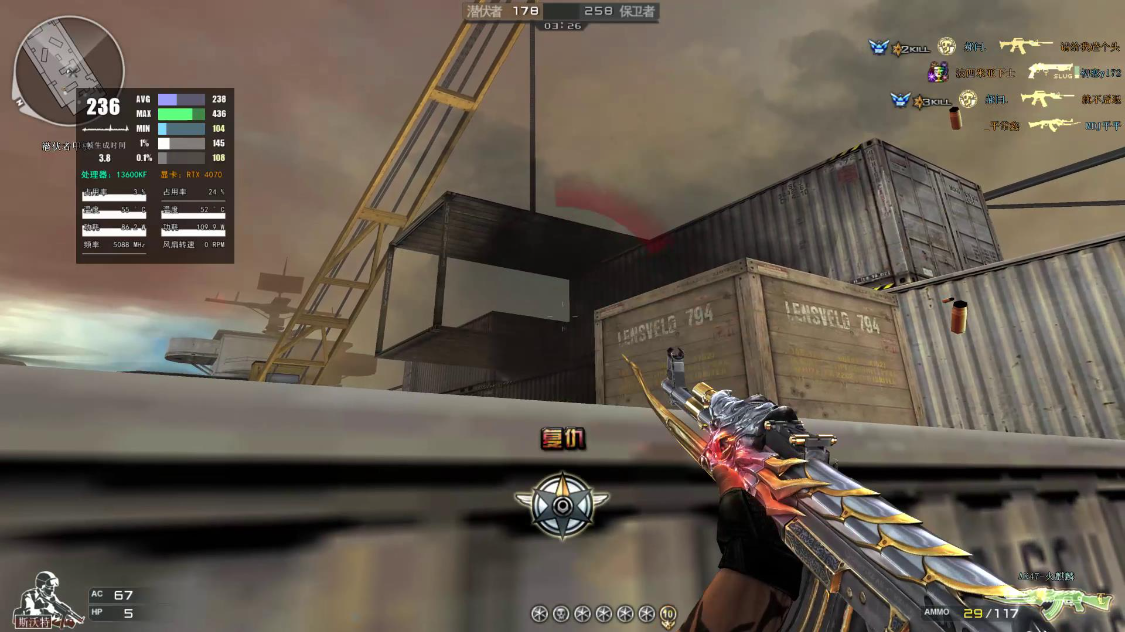Click the SLUG shotgun kill feed icon

[1050, 72]
